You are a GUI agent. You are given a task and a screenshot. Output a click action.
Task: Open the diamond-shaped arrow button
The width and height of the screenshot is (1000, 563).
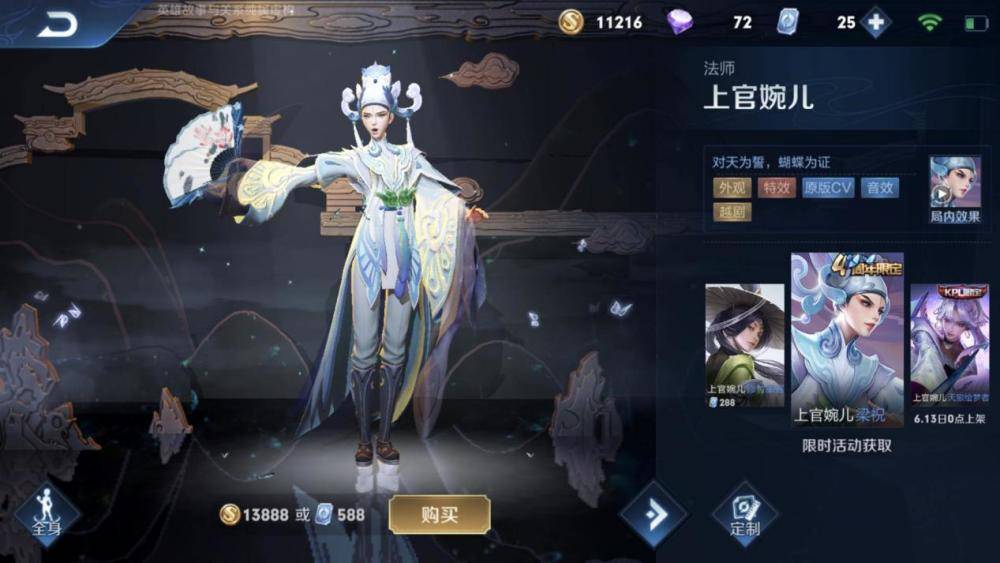[654, 515]
